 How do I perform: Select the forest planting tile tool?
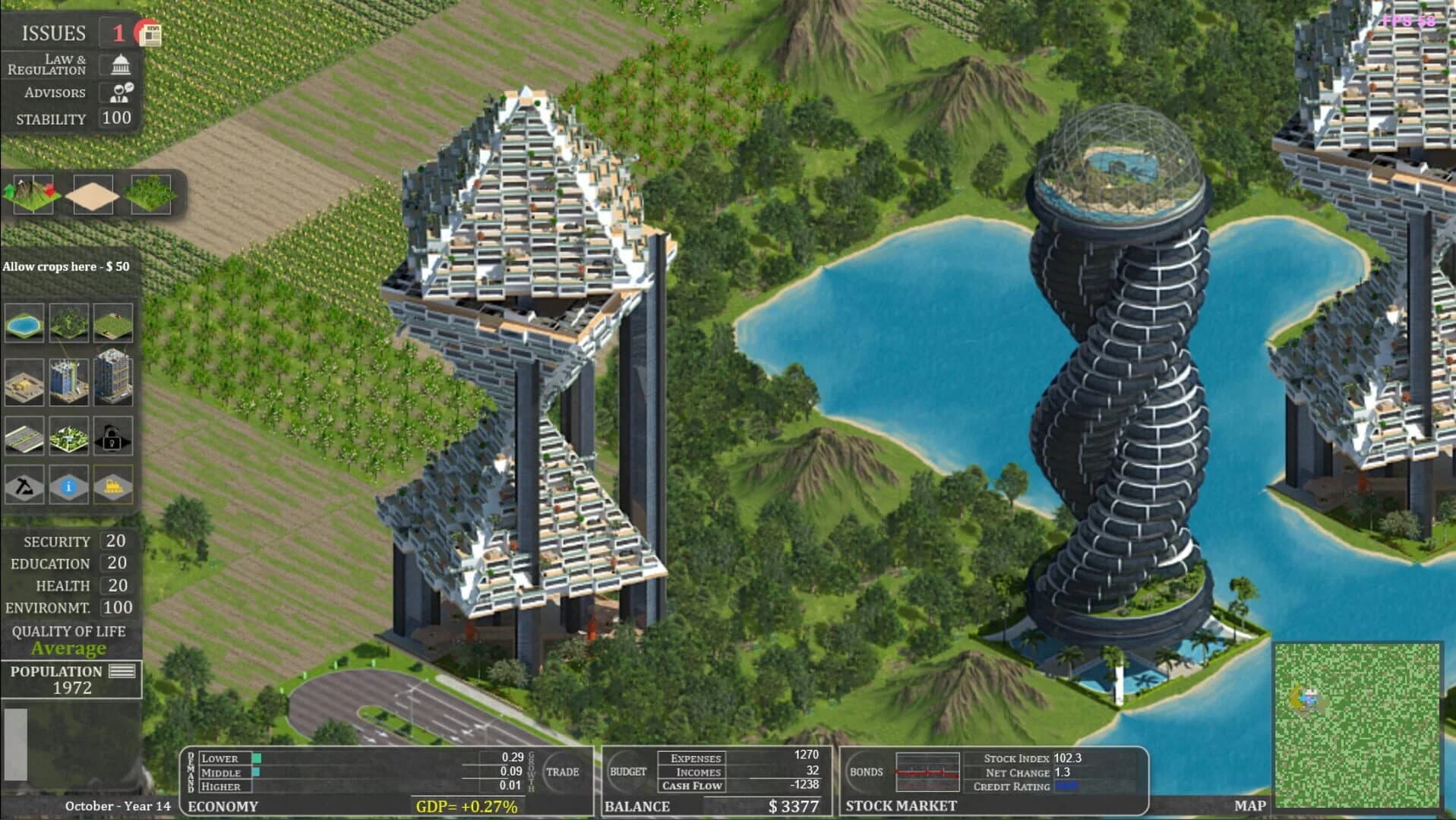[x=70, y=322]
